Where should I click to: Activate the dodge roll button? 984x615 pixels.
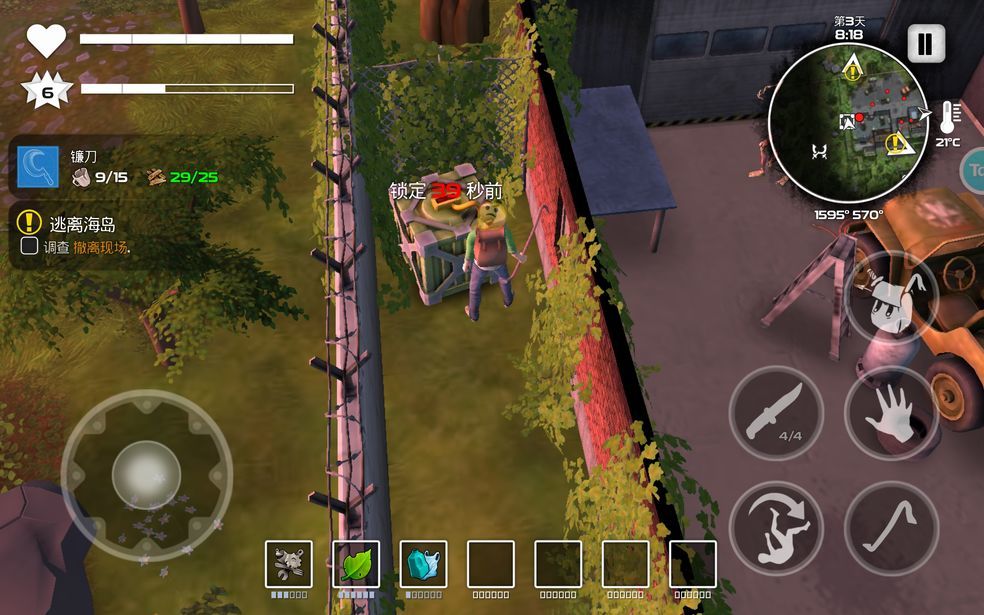[x=776, y=527]
